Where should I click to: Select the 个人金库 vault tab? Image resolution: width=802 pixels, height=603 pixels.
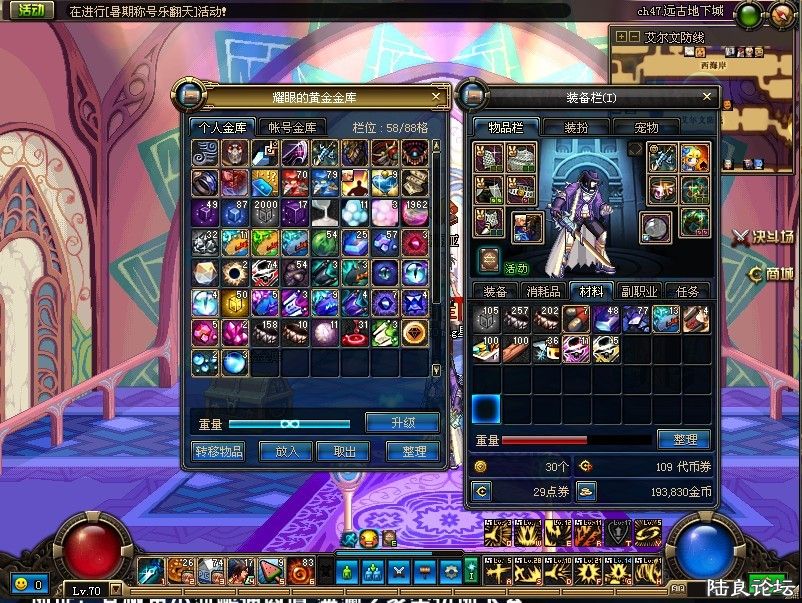222,127
